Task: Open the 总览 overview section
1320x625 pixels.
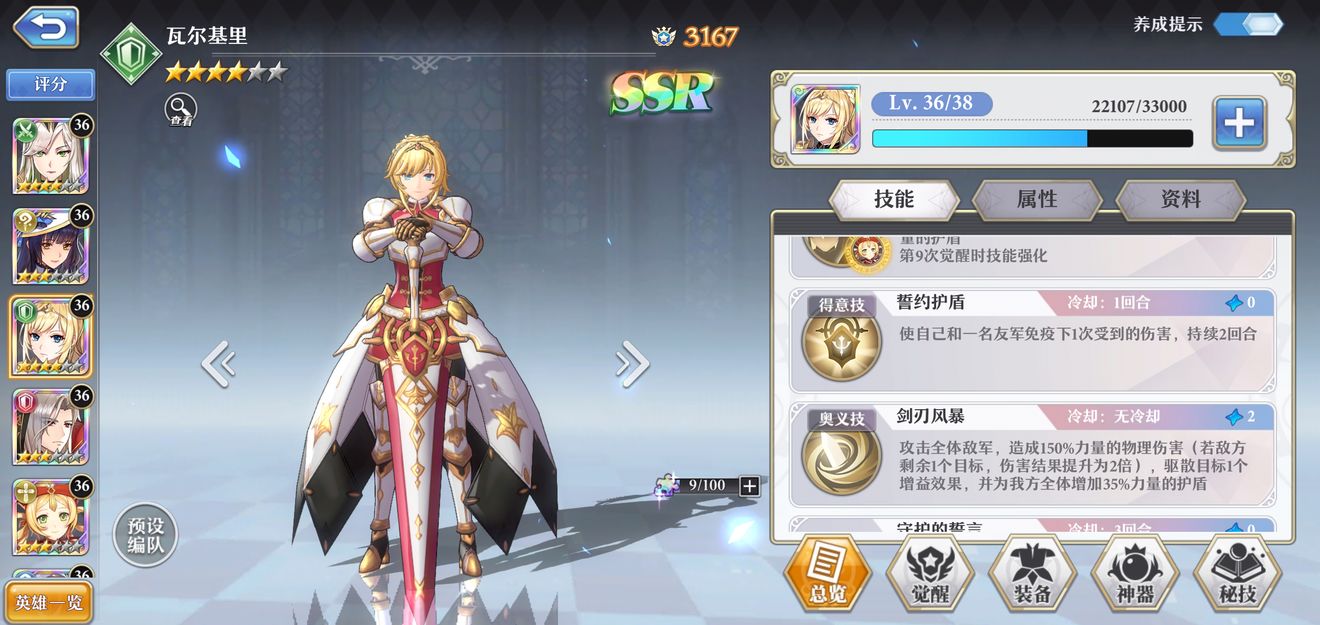Action: [828, 575]
